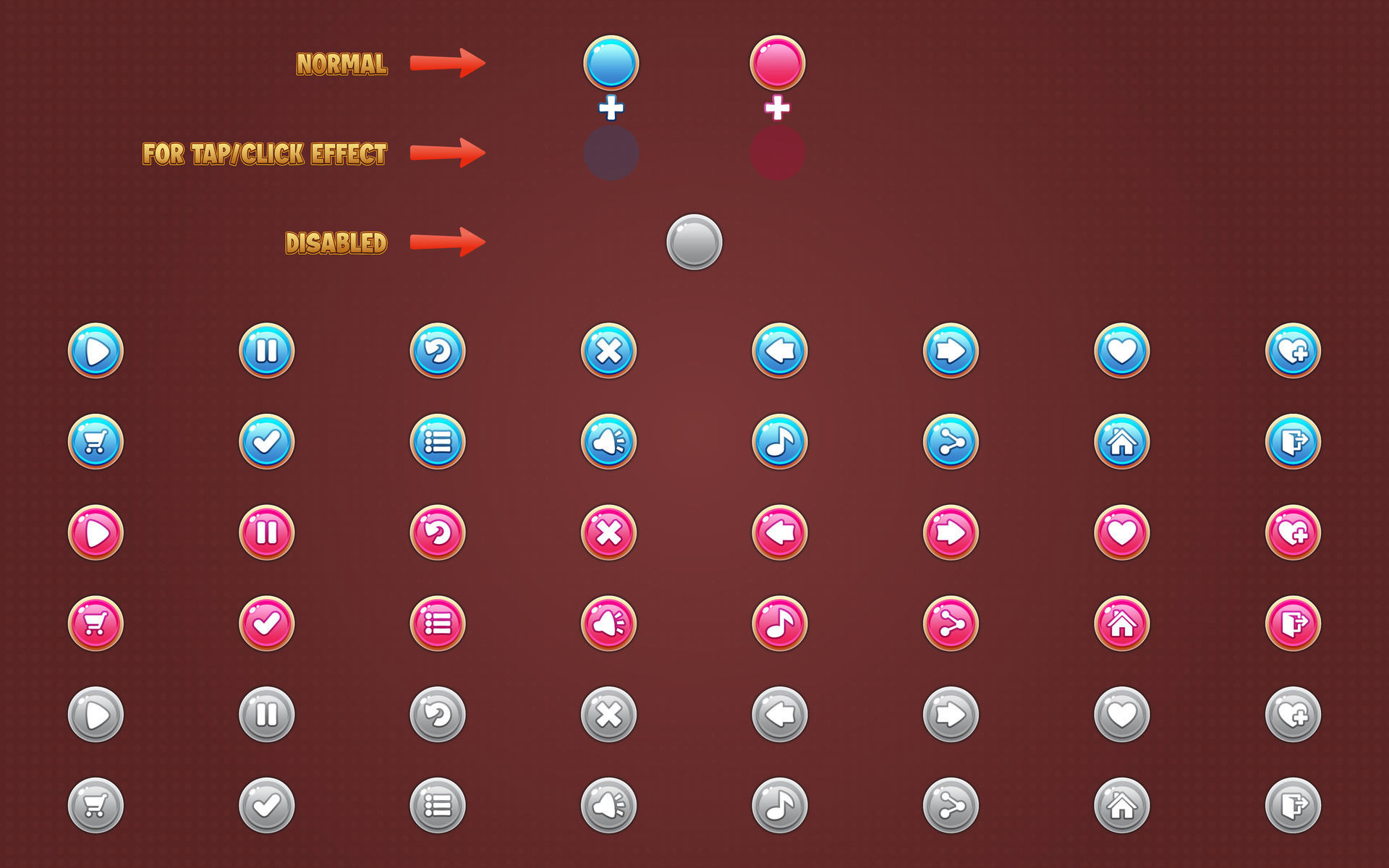Image resolution: width=1389 pixels, height=868 pixels.
Task: Select the pink normal circle swatch
Action: pos(778,64)
